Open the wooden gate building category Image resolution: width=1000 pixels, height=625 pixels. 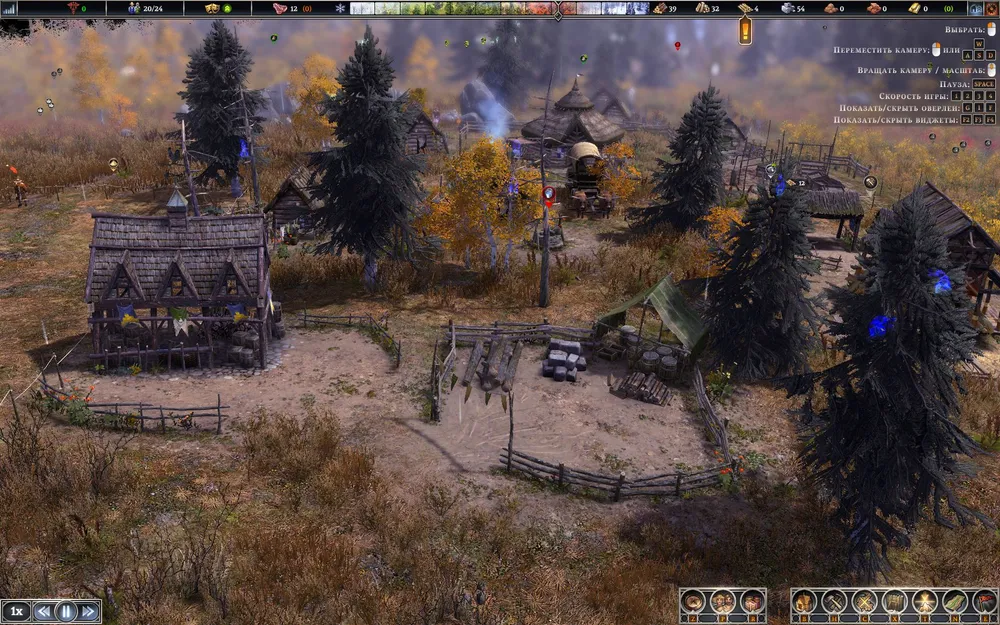895,602
